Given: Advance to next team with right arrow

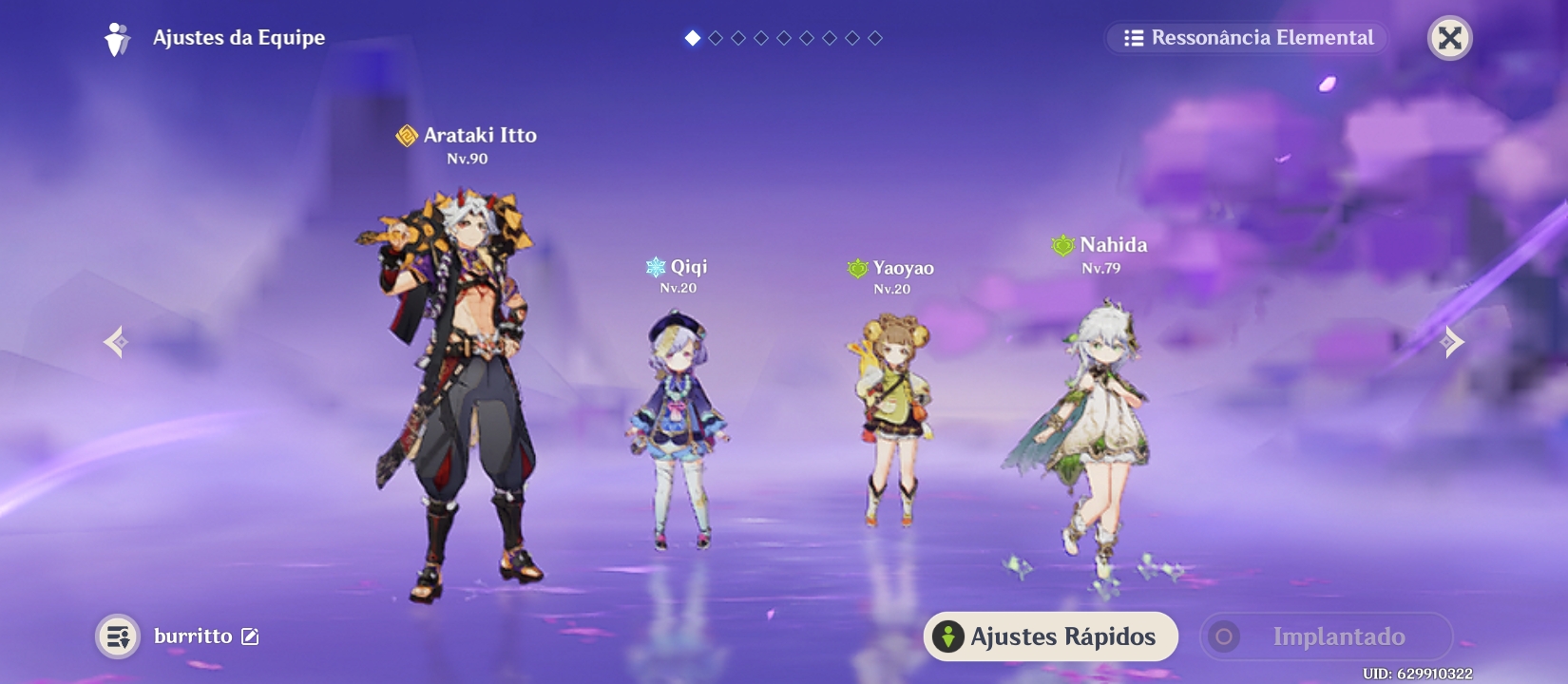Looking at the screenshot, I should point(1451,340).
